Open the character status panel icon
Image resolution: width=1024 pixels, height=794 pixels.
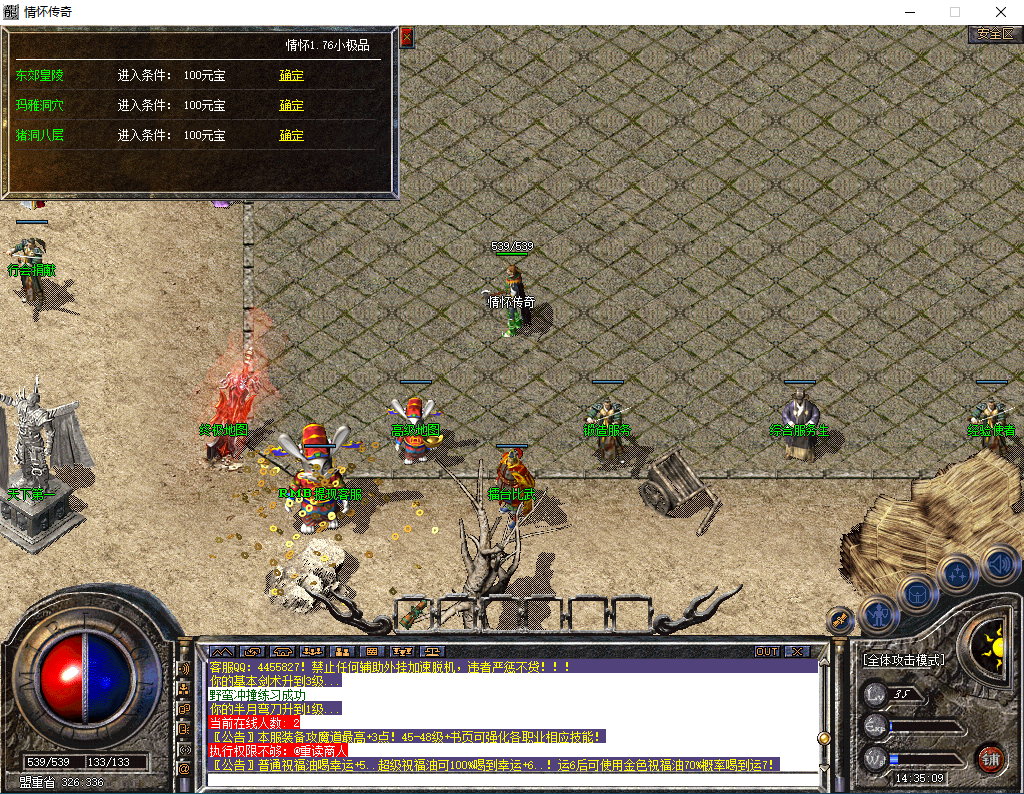click(x=879, y=612)
